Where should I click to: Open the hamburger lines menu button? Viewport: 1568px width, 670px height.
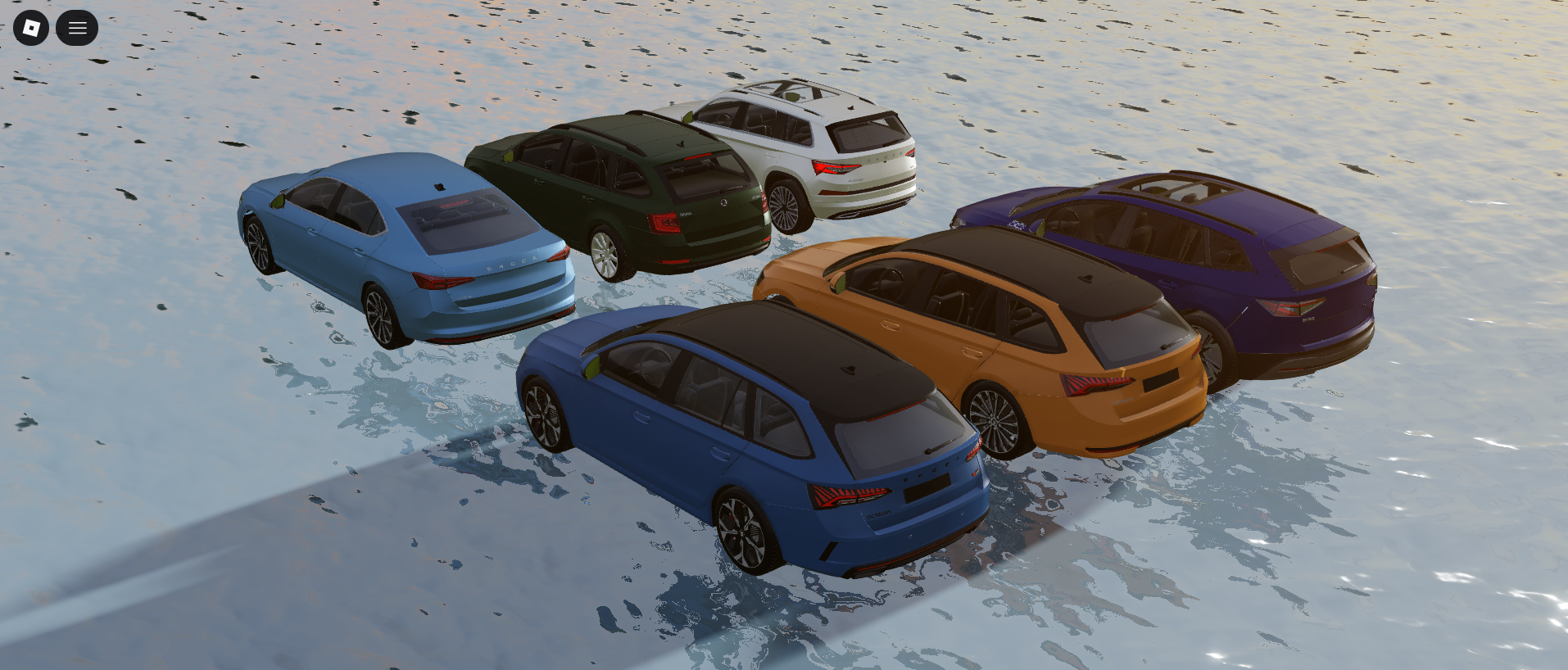coord(77,28)
